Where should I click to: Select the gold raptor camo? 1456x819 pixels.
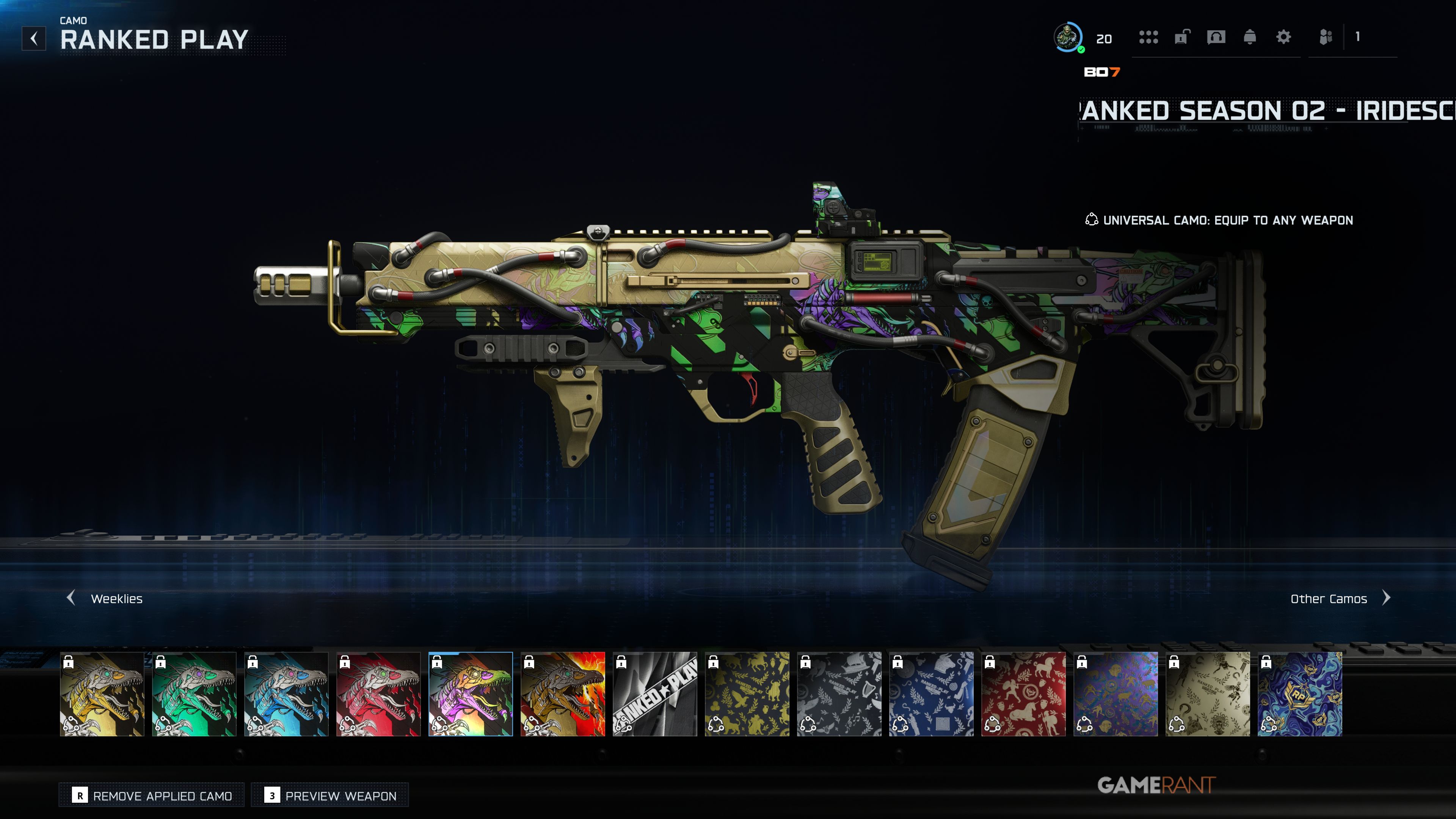[102, 693]
